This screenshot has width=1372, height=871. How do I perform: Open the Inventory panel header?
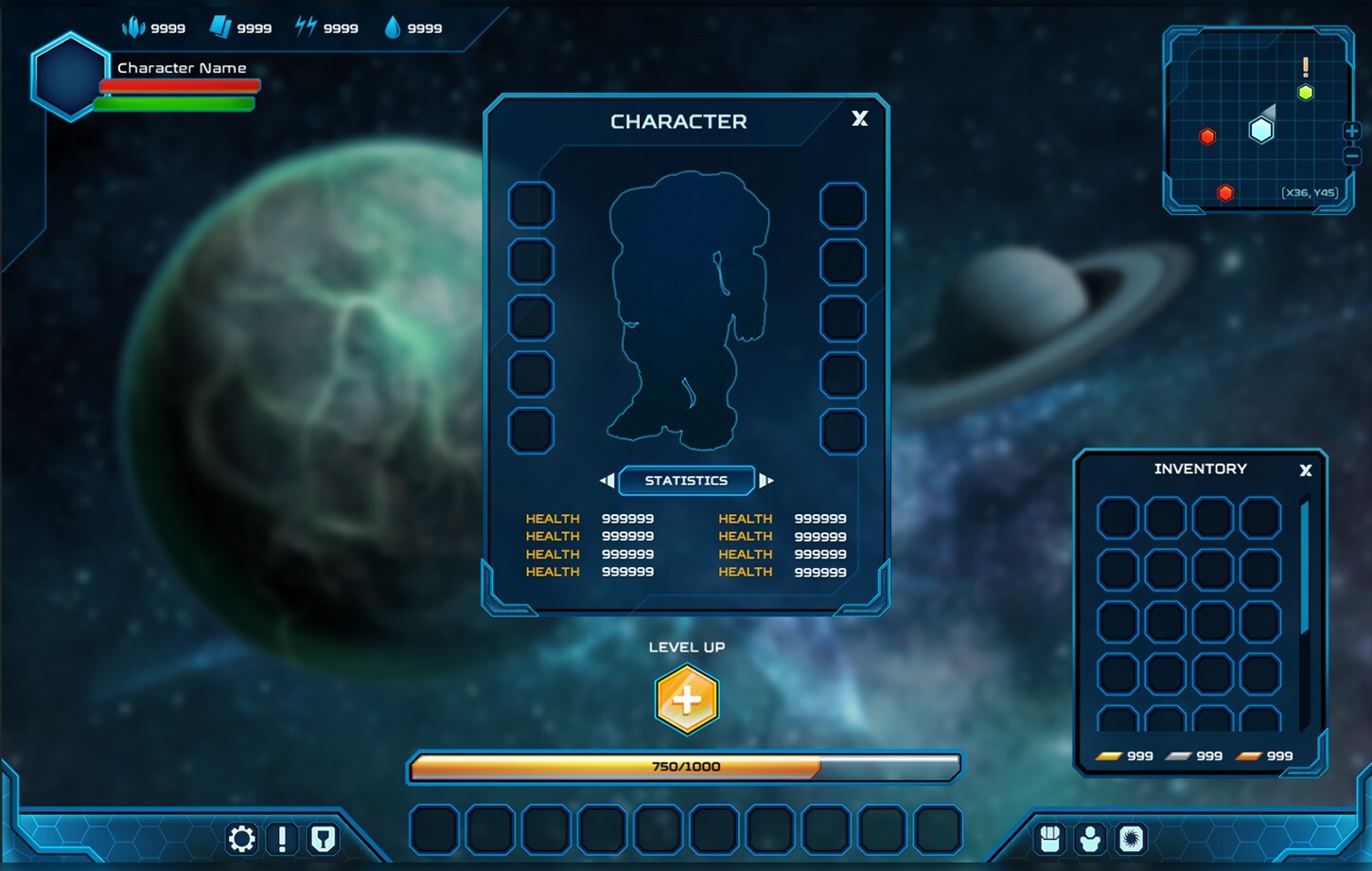coord(1200,468)
